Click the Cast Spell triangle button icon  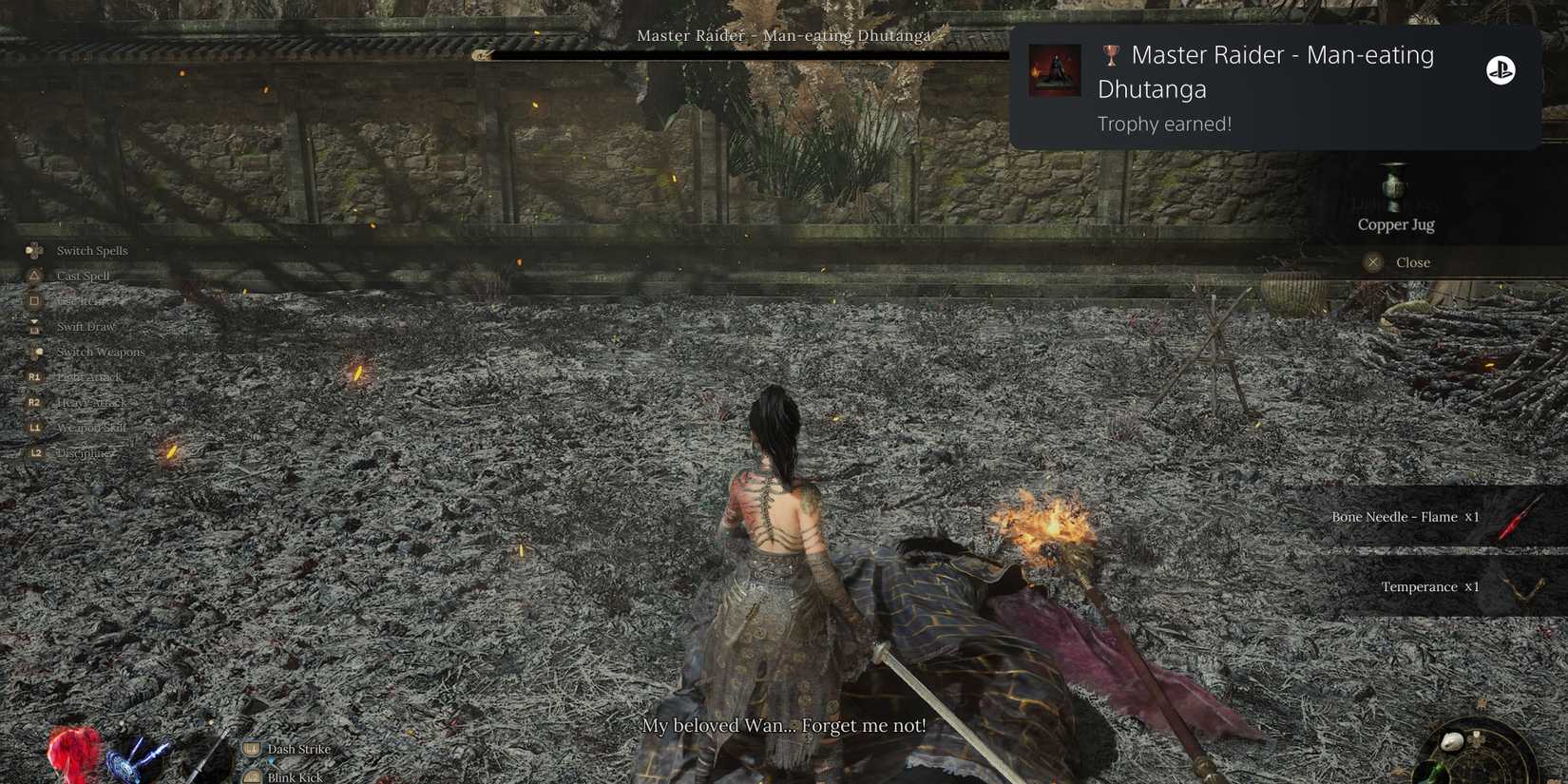tap(35, 276)
